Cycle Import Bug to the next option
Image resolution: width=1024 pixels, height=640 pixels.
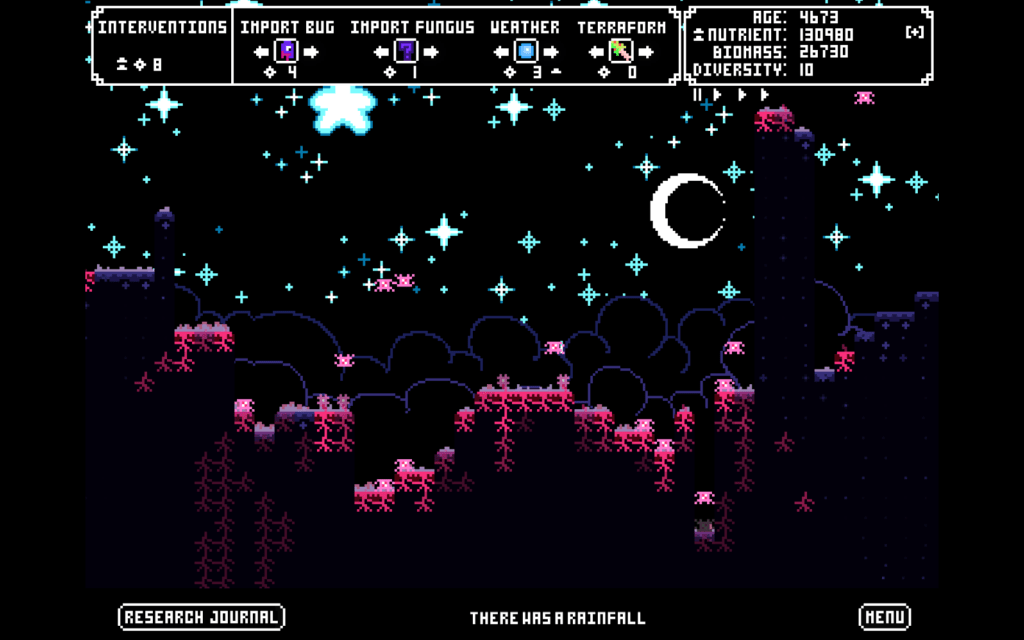pyautogui.click(x=311, y=51)
